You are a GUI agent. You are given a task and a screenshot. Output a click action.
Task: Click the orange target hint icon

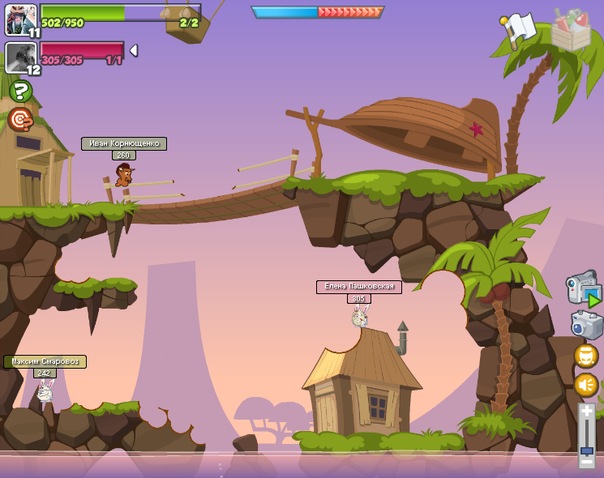pyautogui.click(x=20, y=120)
